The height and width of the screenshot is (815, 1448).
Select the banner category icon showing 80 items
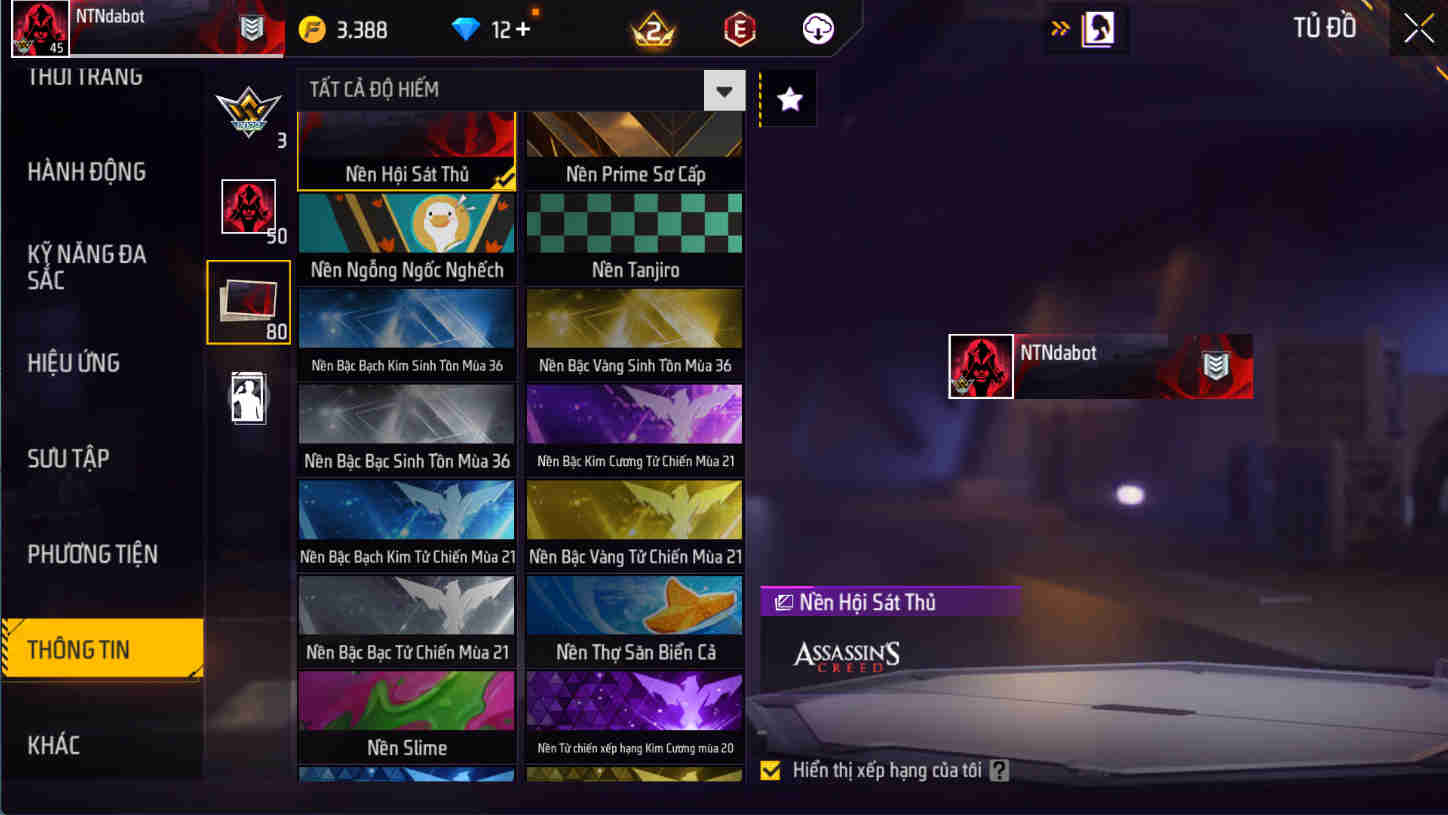(x=248, y=300)
